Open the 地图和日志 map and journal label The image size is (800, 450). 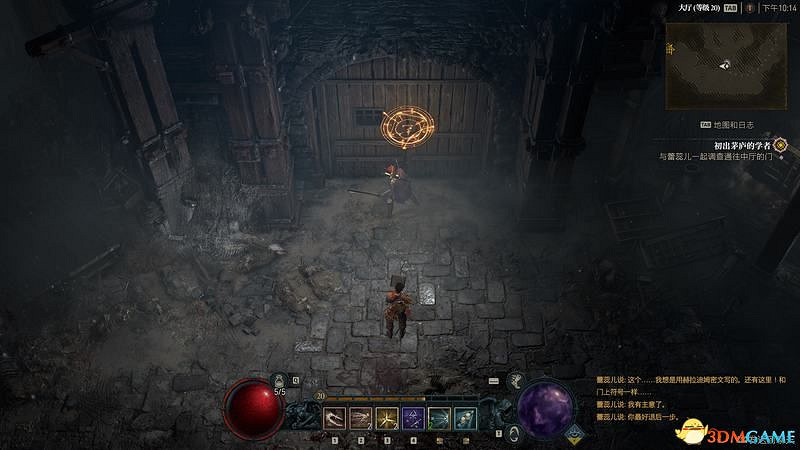733,125
